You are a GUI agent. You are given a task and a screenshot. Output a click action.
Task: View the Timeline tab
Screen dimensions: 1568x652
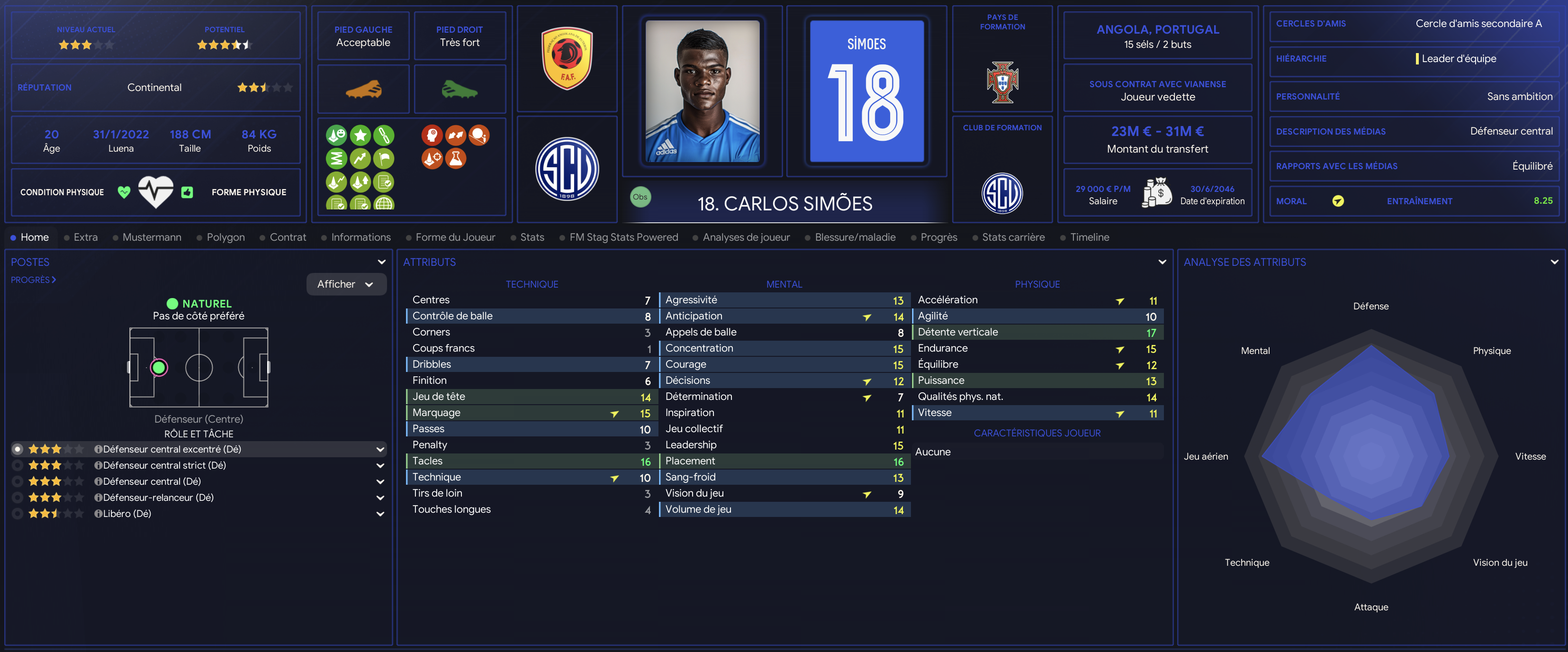click(x=1089, y=237)
